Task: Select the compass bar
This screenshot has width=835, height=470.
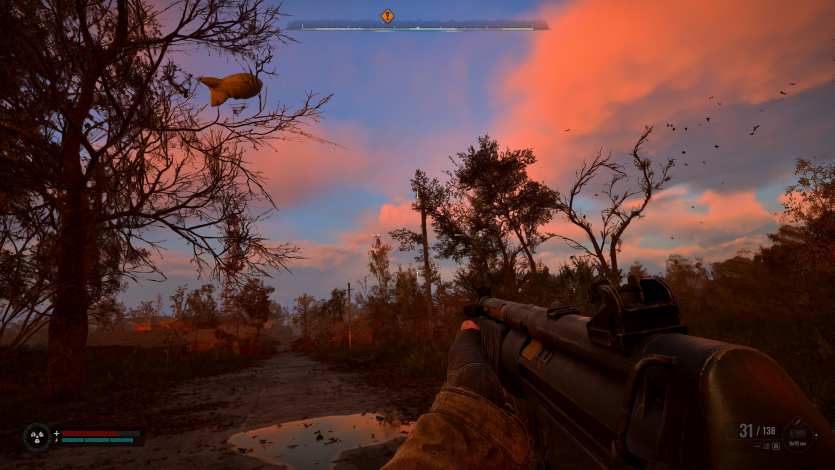Action: point(417,26)
